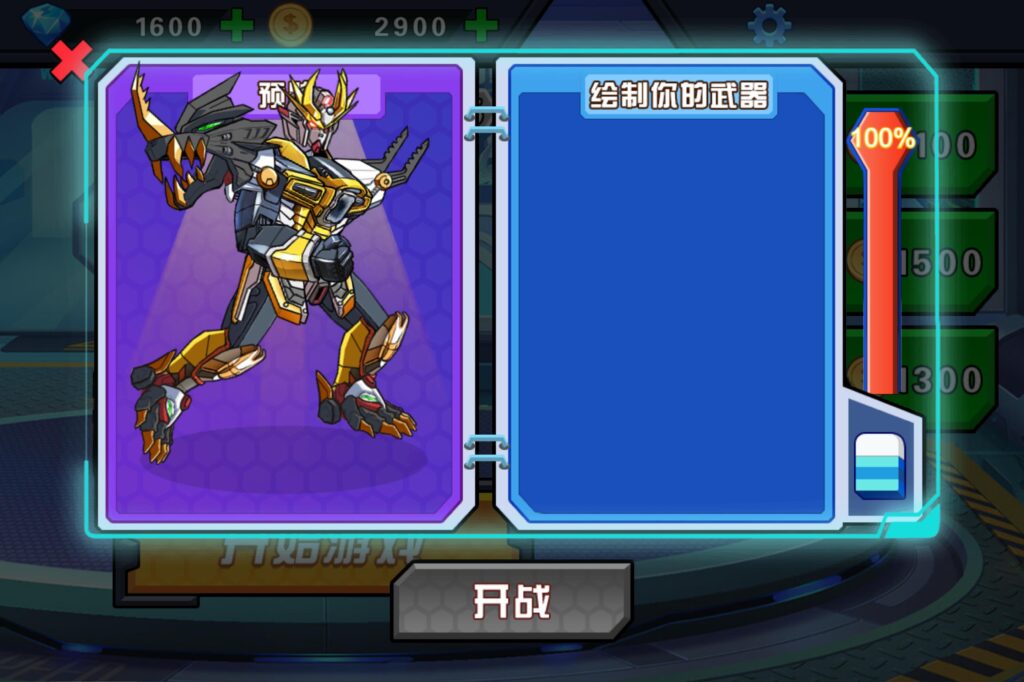
Task: Open the settings gear
Action: tap(768, 26)
